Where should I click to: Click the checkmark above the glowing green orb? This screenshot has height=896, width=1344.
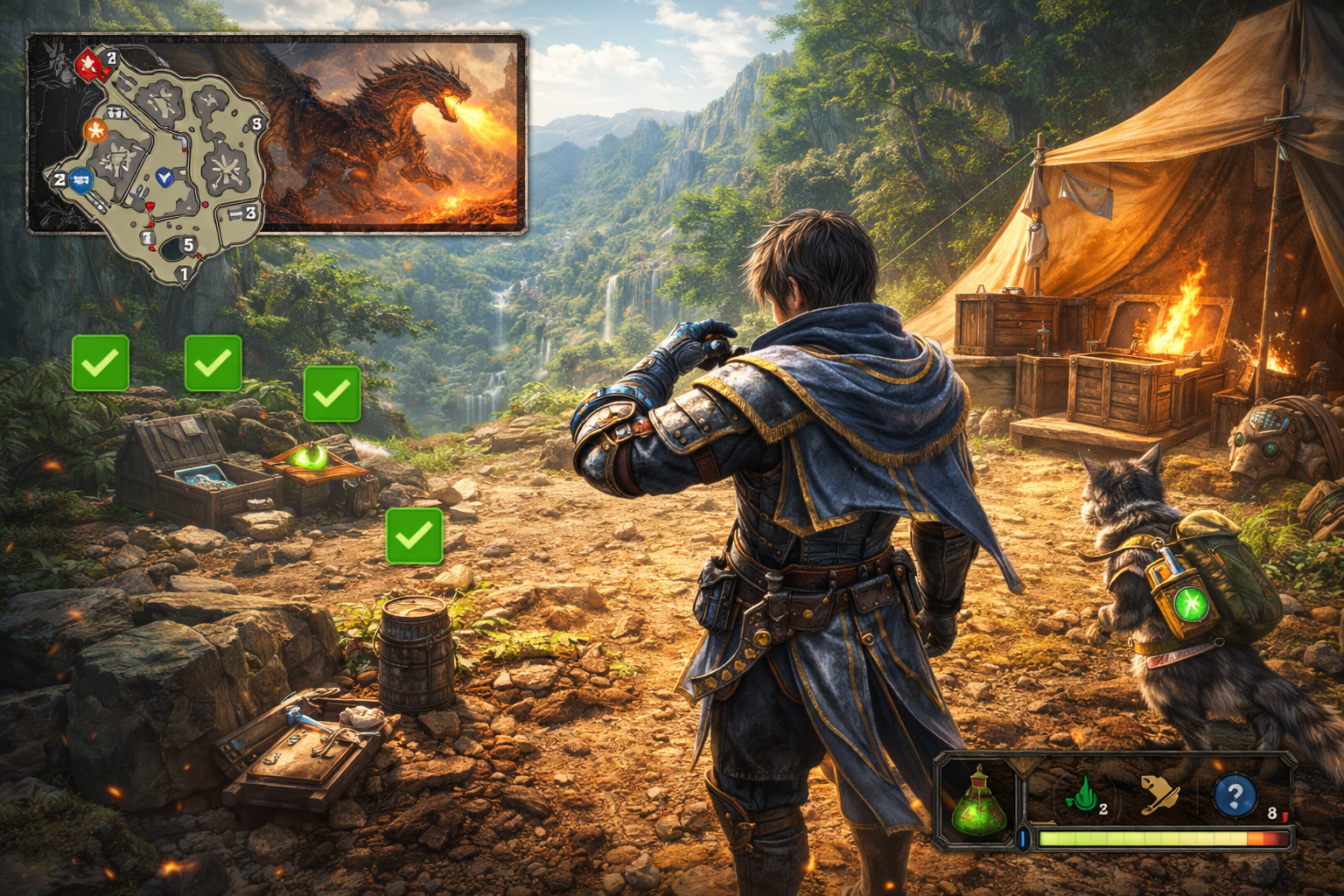332,394
